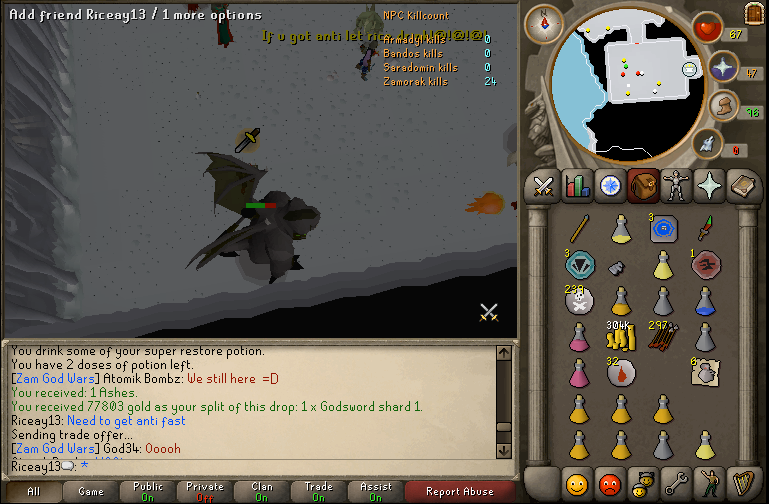Open the Music Player harp tab
Viewport: 769px width, 504px height.
coord(743,484)
